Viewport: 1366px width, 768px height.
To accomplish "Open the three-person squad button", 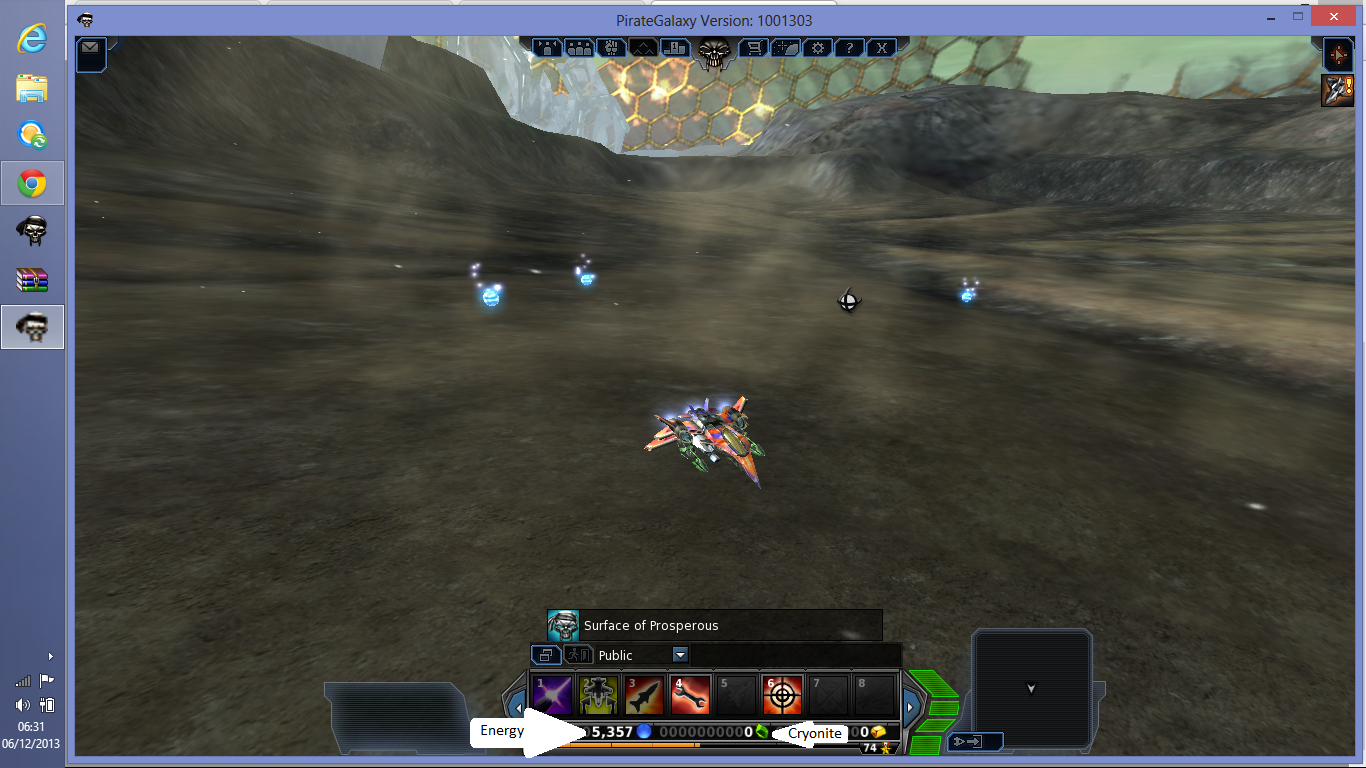I will point(579,47).
